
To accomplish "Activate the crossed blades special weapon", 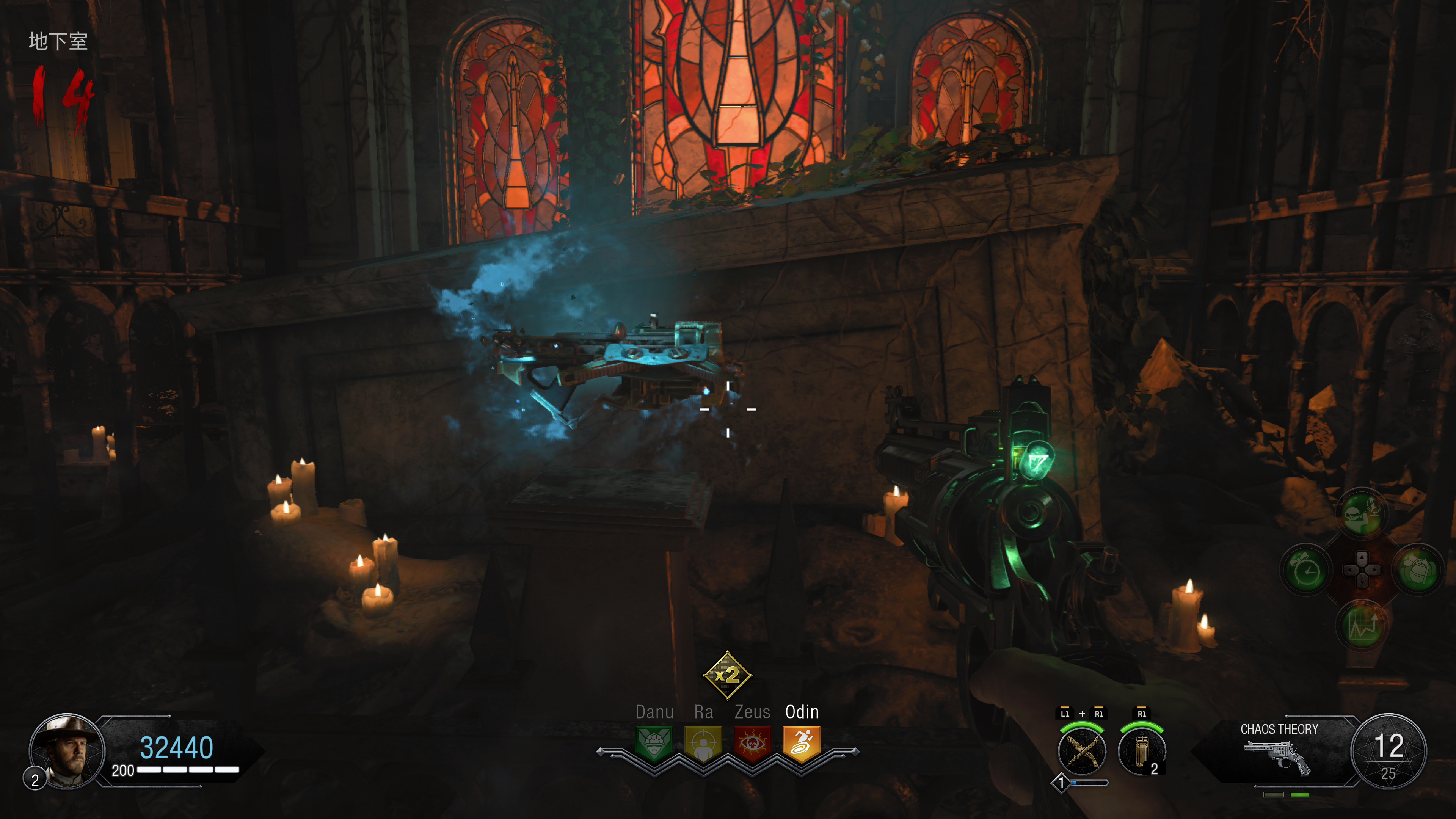I will (1082, 752).
